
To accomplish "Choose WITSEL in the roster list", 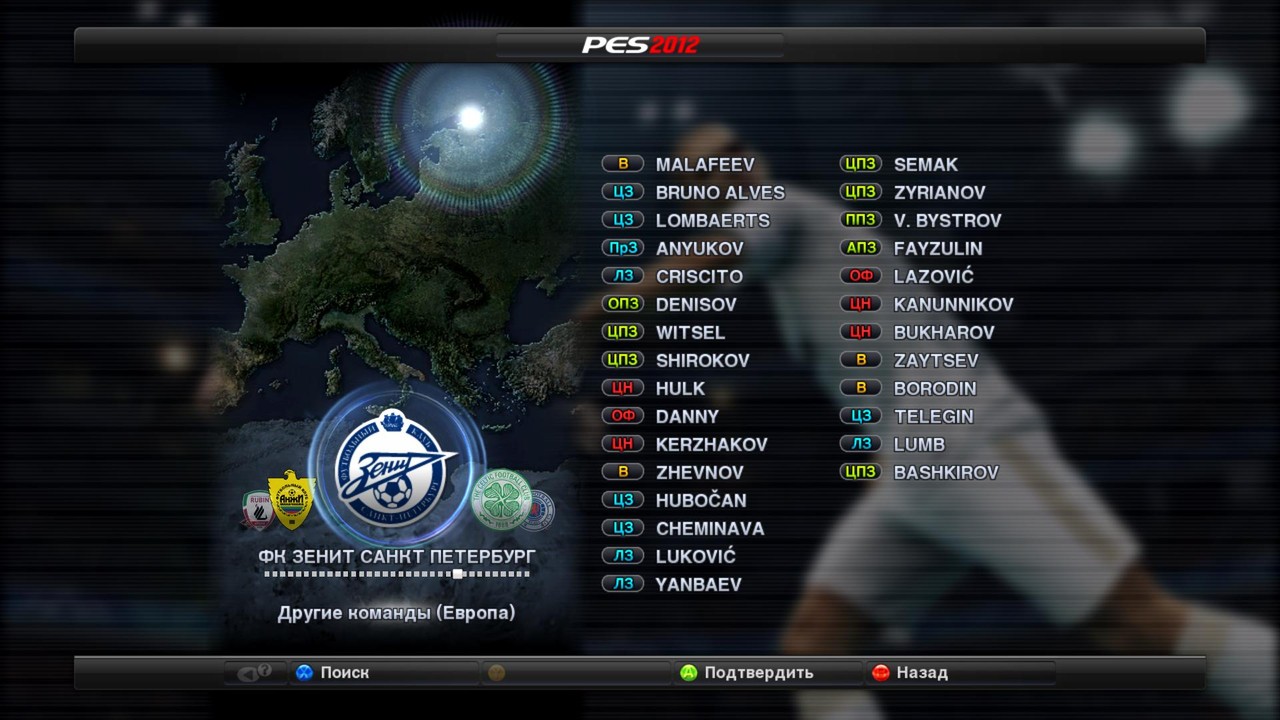I will point(690,332).
